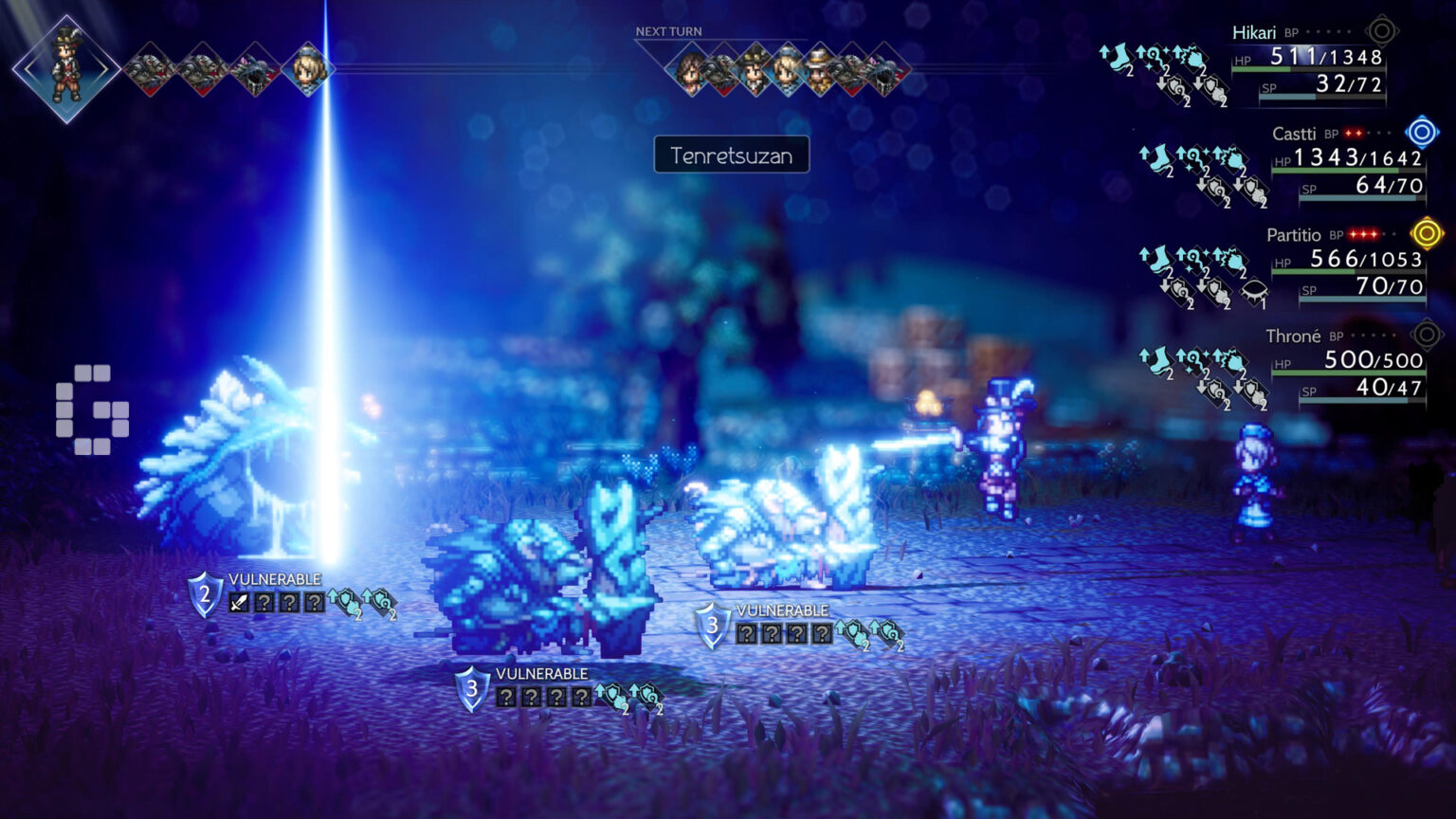1456x819 pixels.
Task: Click the Tenretsuzan skill name banner
Action: (732, 156)
